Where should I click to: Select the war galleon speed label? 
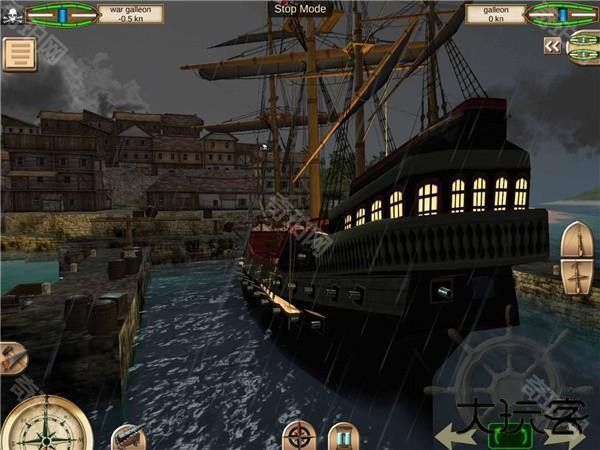(126, 13)
